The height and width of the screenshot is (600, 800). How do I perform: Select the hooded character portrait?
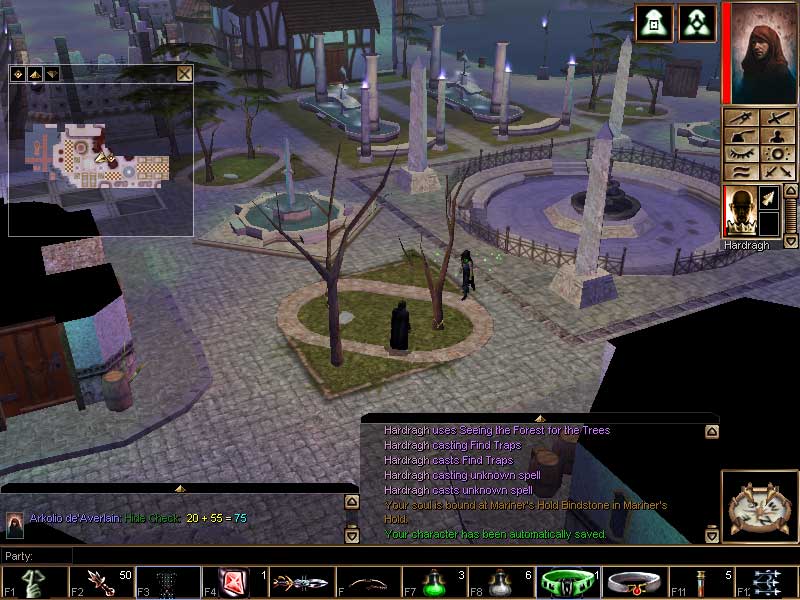(759, 51)
